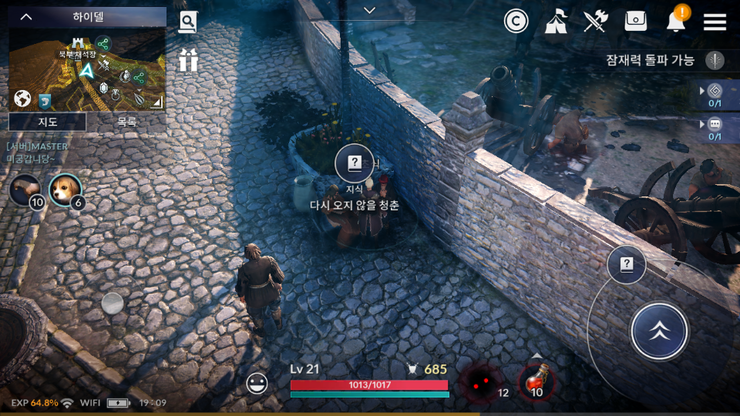Open the book search icon
The image size is (740, 416).
pos(188,22)
